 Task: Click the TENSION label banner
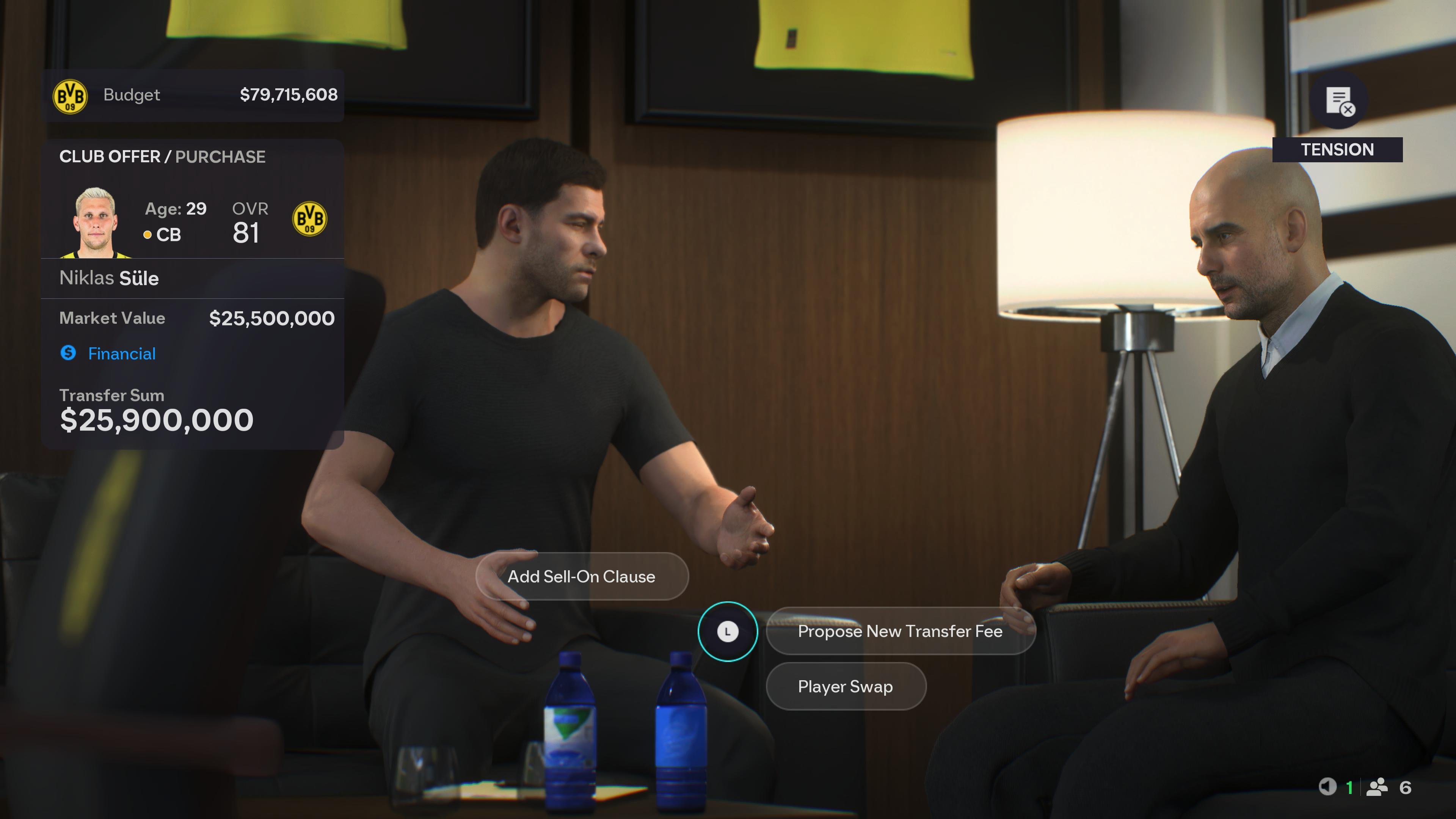[x=1338, y=149]
